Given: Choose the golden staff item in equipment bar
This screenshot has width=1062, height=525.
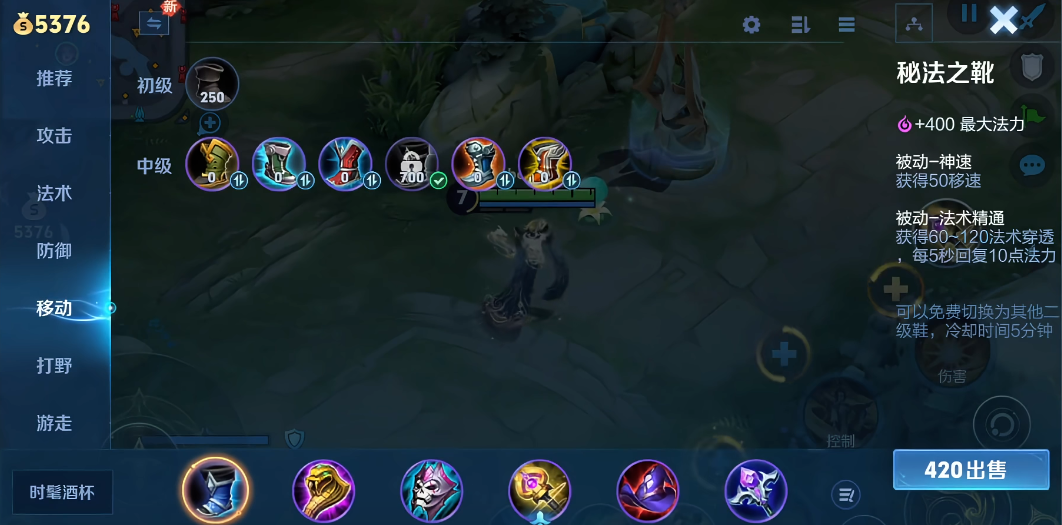Looking at the screenshot, I should [539, 490].
